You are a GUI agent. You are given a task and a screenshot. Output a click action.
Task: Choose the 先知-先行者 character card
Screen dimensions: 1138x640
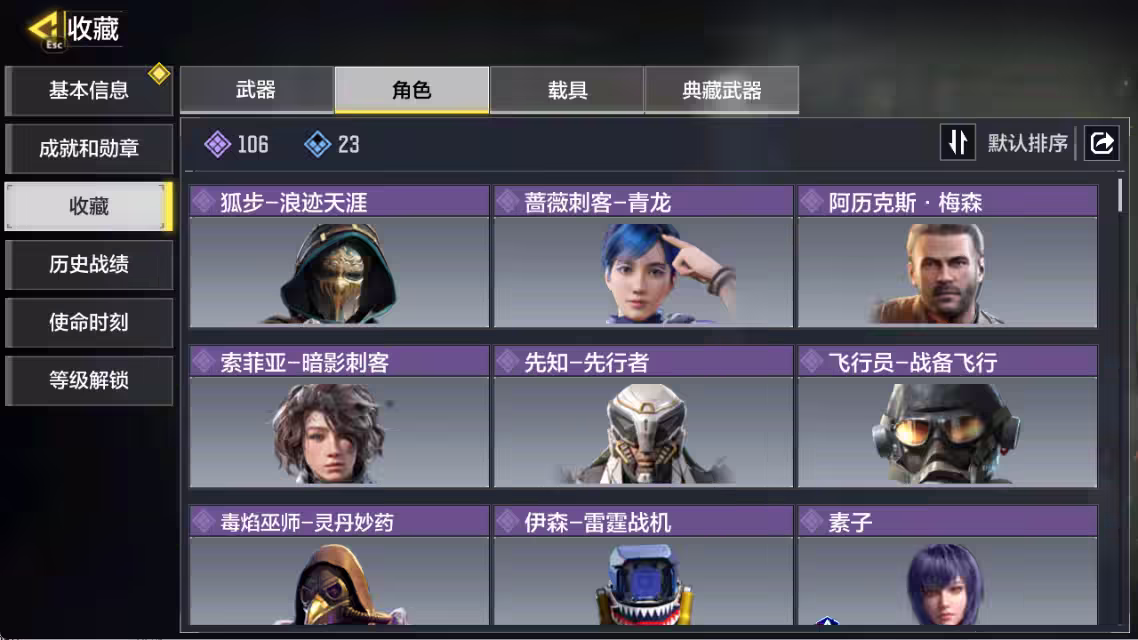643,417
